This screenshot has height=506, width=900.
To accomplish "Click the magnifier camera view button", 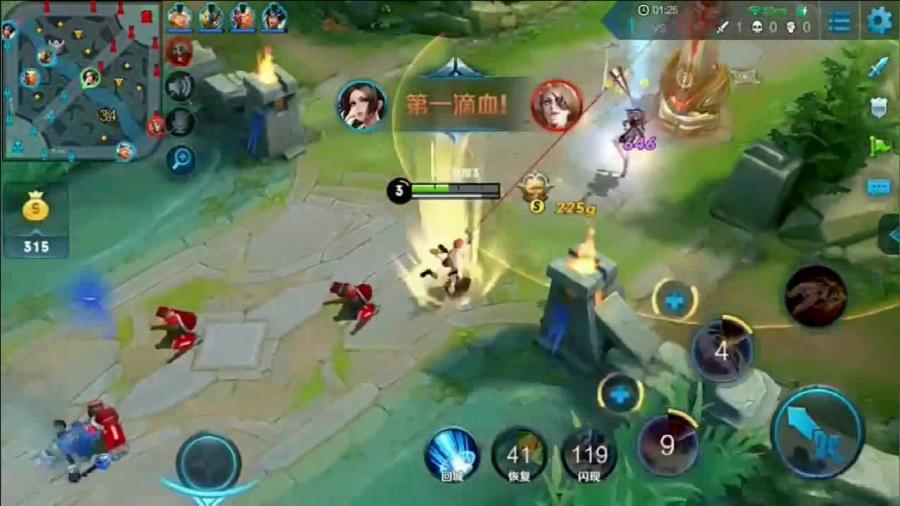I will 181,158.
